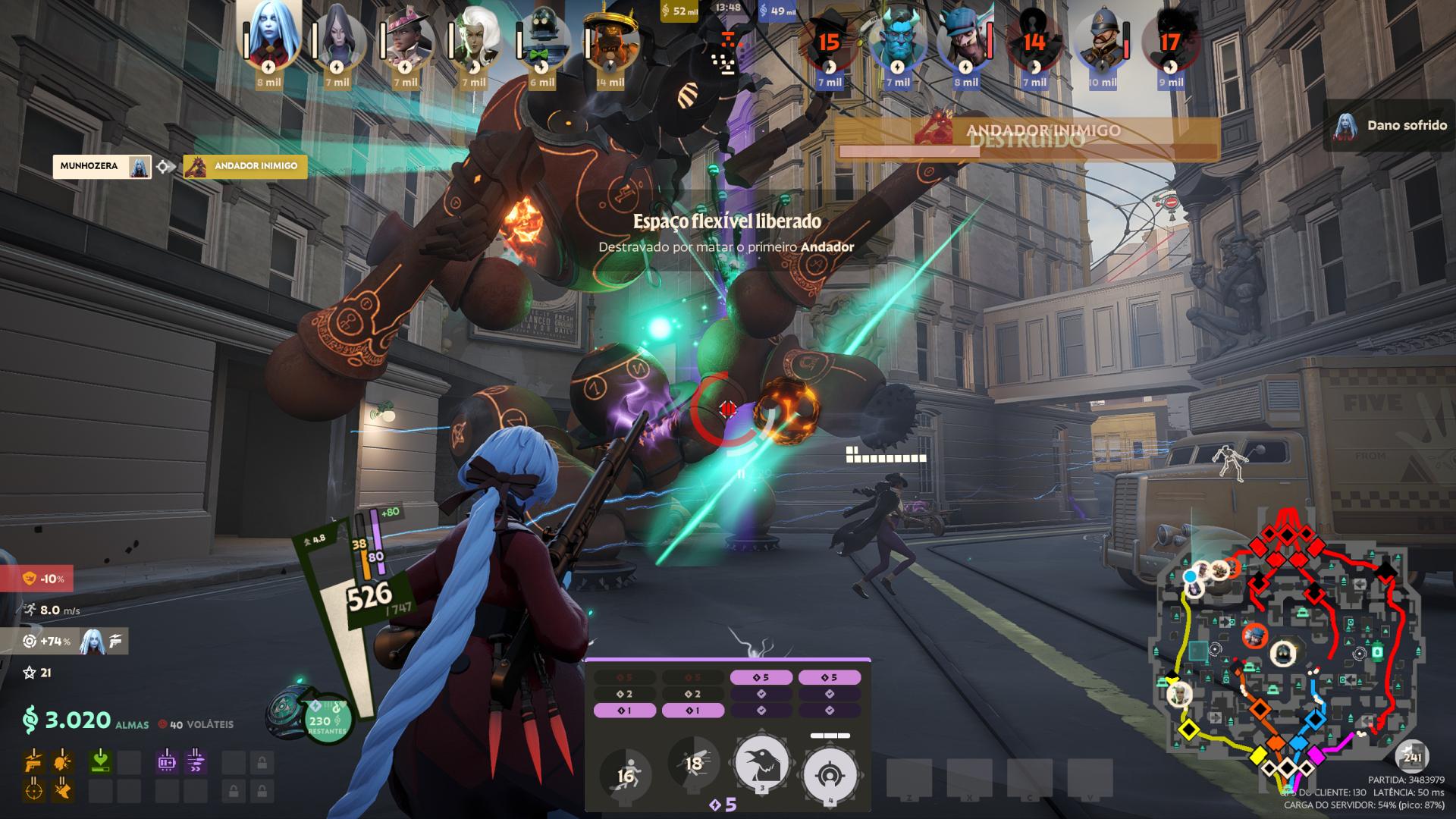Pick the orange crosshair item slot
Image resolution: width=1456 pixels, height=819 pixels.
click(x=33, y=790)
